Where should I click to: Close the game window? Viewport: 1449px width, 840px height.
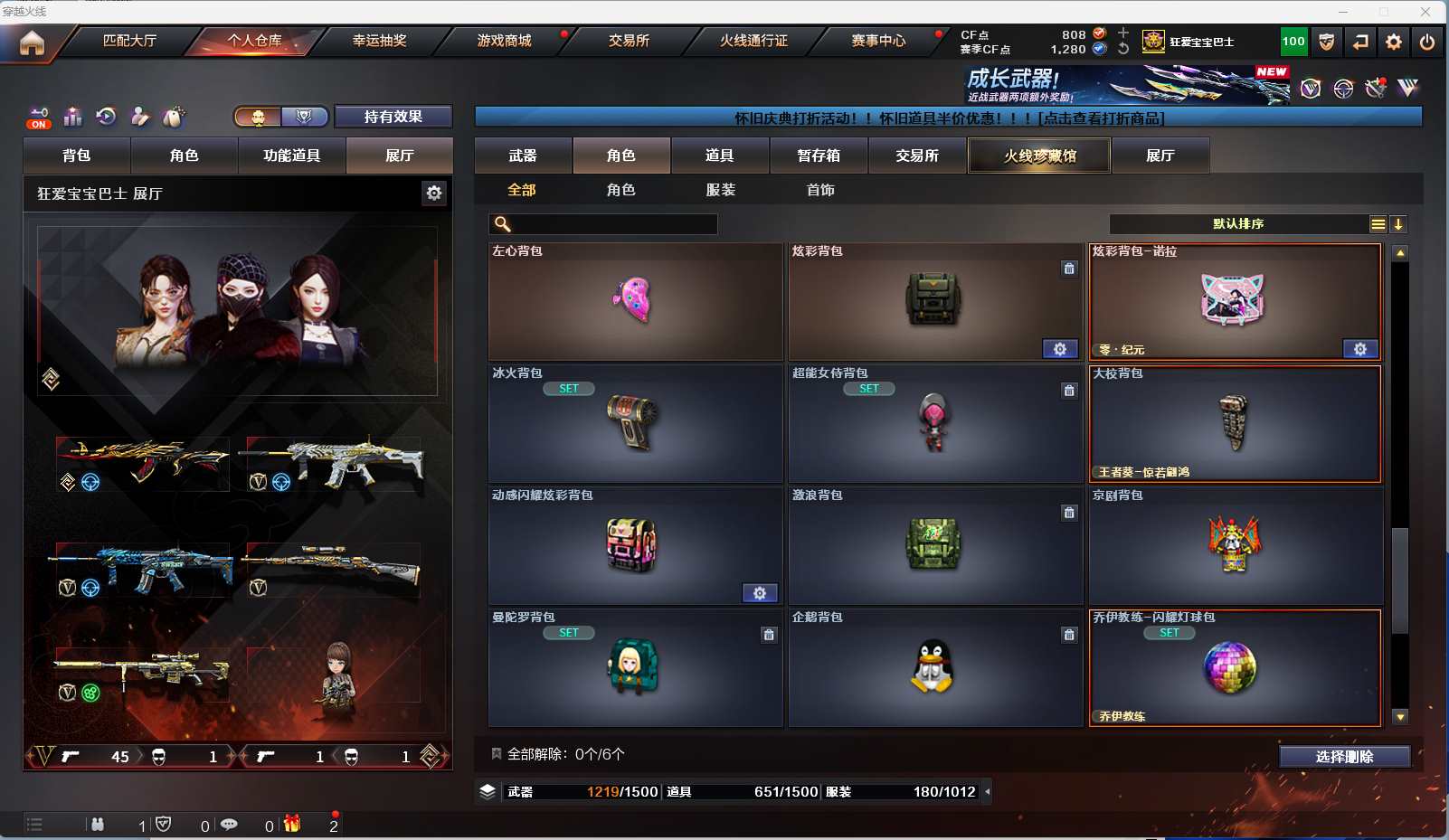click(1425, 12)
